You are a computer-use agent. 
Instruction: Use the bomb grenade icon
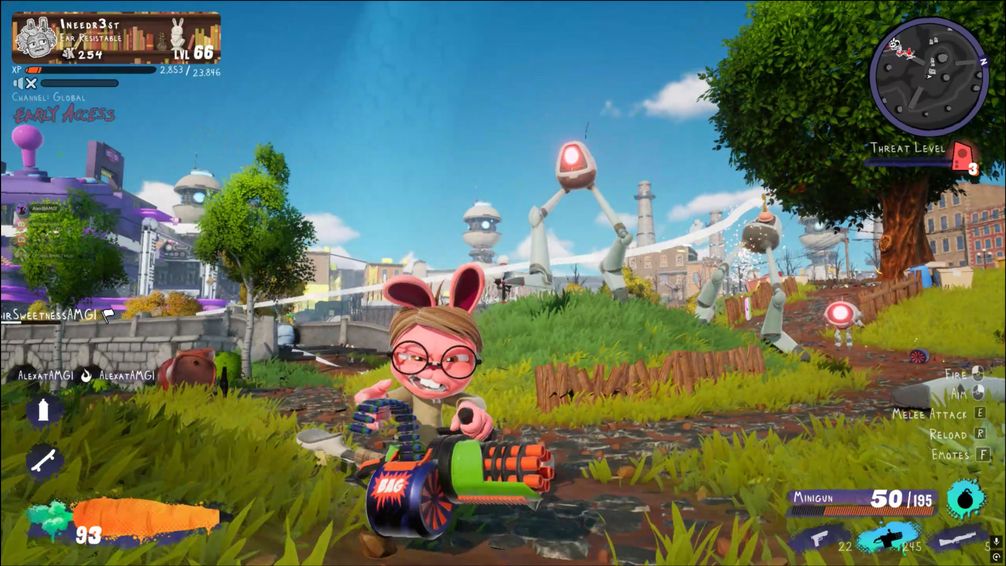(966, 497)
